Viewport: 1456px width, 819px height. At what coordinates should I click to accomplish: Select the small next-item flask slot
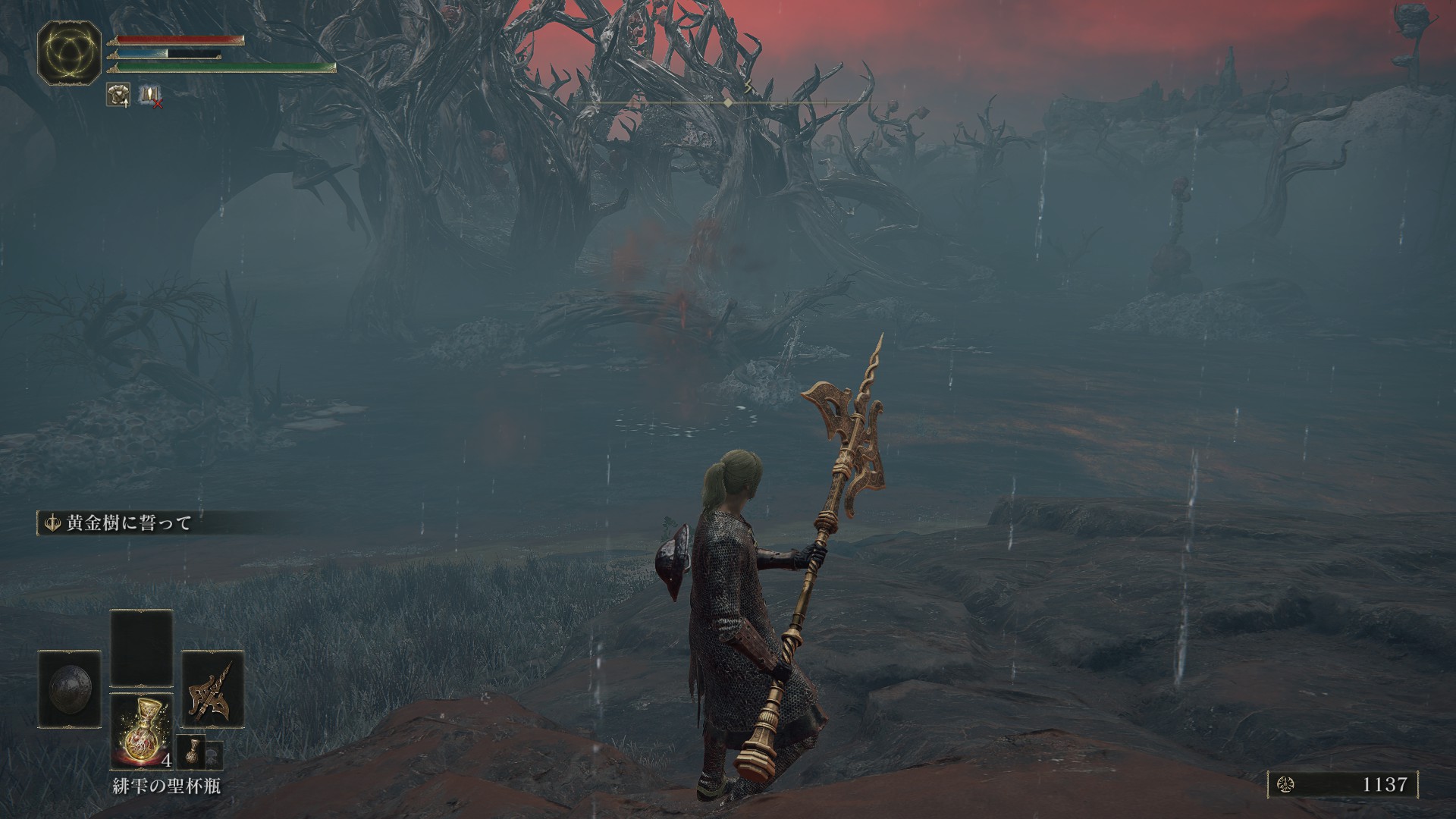coord(191,753)
